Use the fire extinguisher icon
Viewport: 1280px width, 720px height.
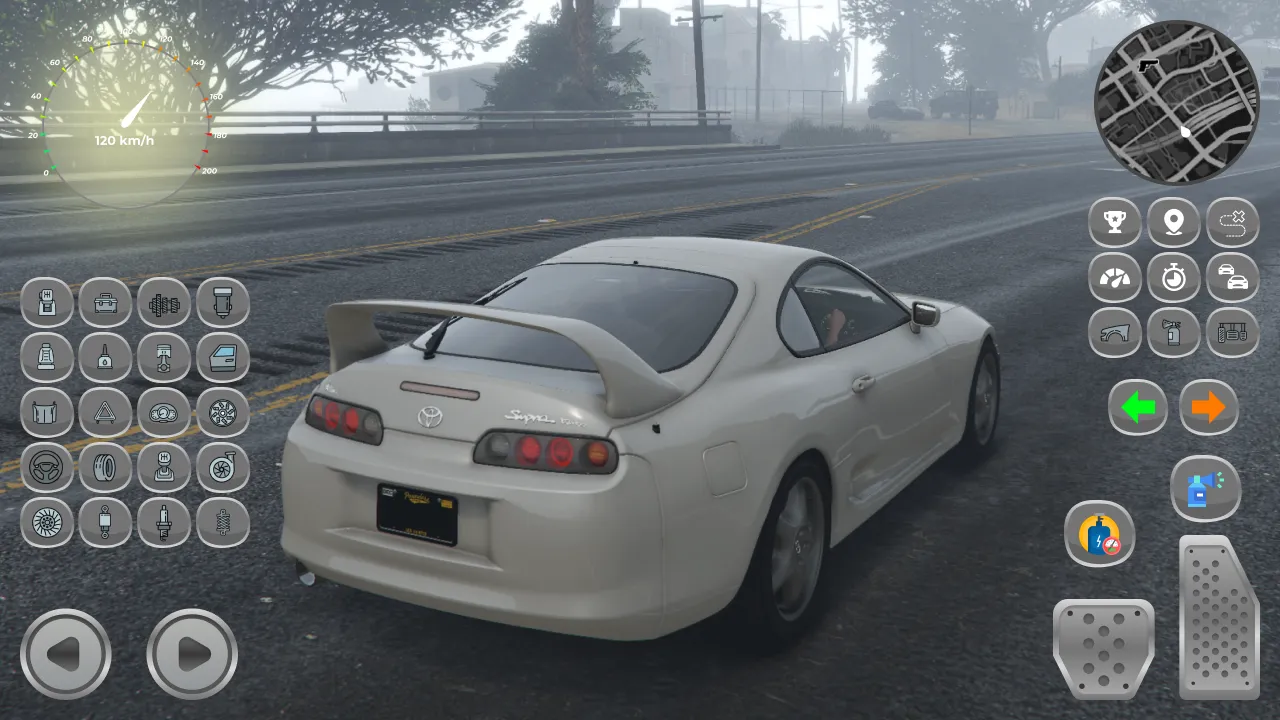tap(1174, 333)
